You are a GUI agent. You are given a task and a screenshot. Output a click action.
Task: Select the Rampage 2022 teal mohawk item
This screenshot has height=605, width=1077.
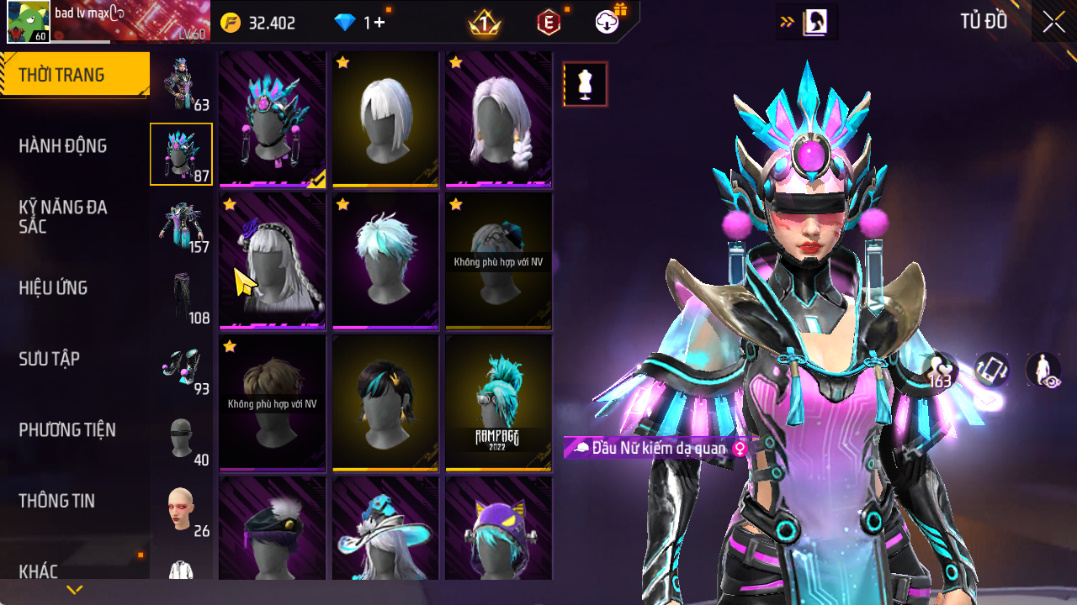[498, 402]
